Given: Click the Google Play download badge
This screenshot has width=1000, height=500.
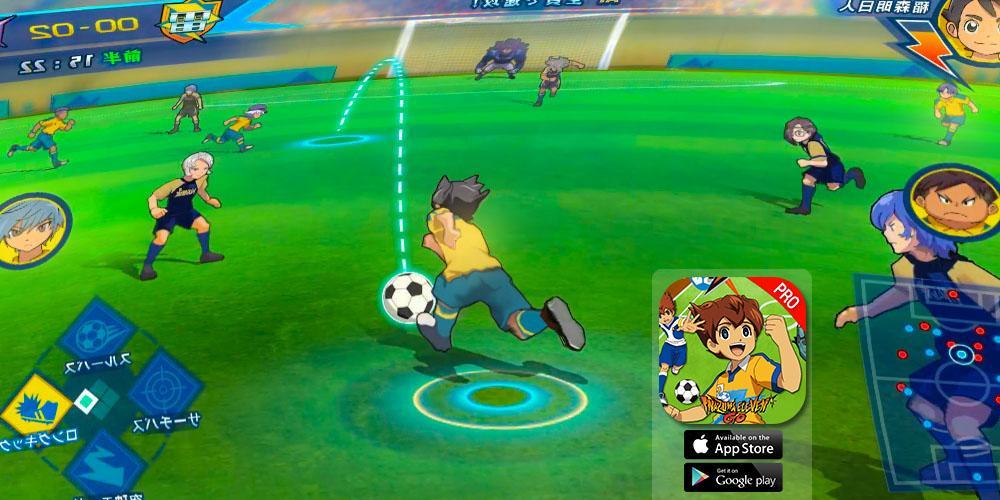Looking at the screenshot, I should pyautogui.click(x=733, y=477).
